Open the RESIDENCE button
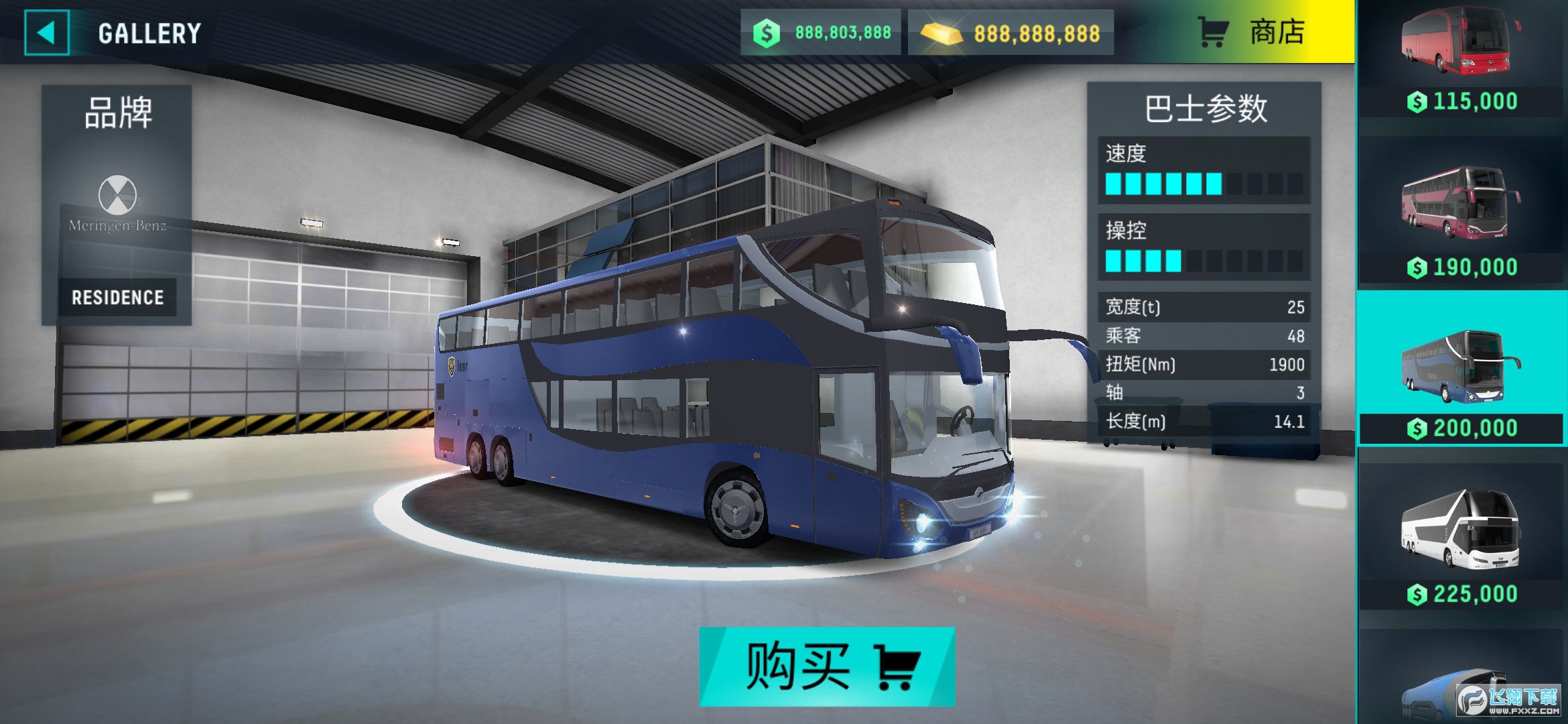The image size is (1568, 724). (117, 297)
